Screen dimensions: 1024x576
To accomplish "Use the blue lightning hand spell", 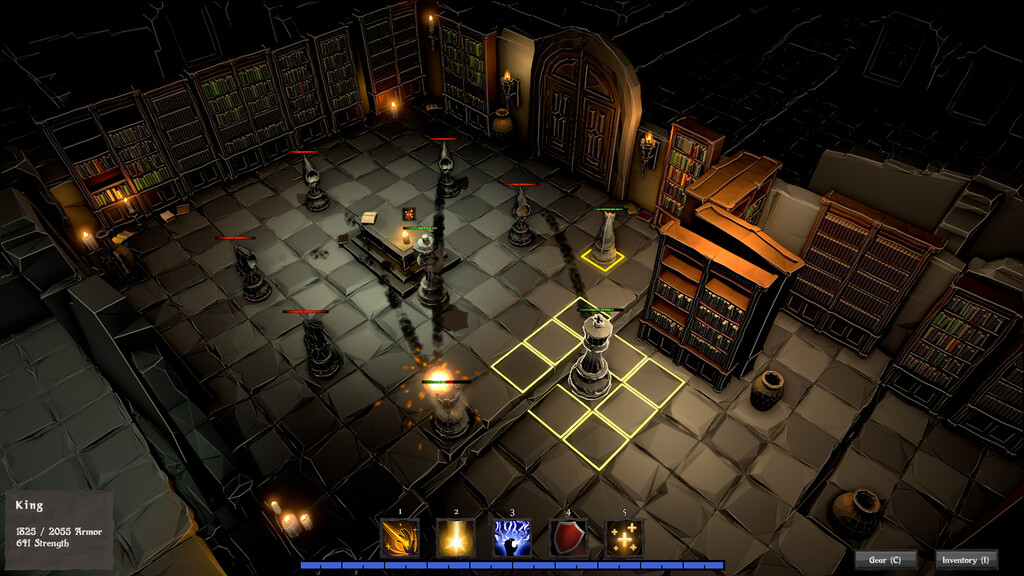I will click(x=512, y=538).
